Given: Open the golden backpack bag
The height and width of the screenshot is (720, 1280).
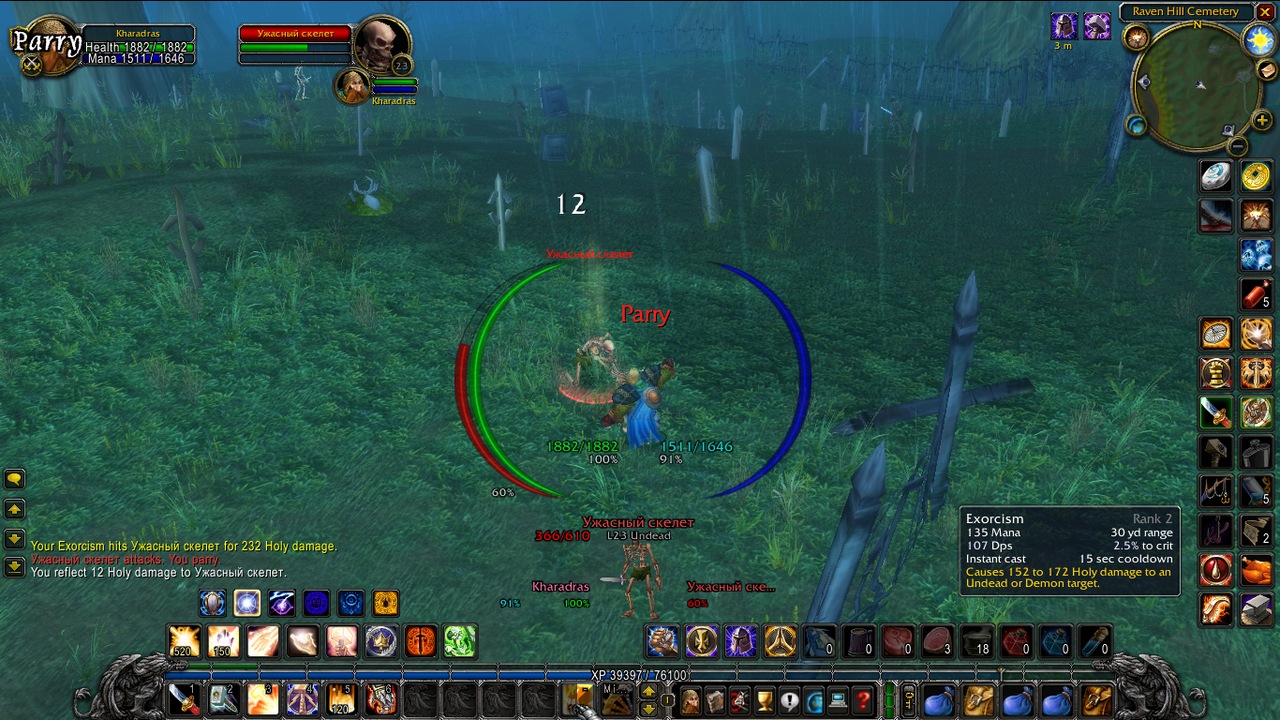Looking at the screenshot, I should coord(1097,701).
